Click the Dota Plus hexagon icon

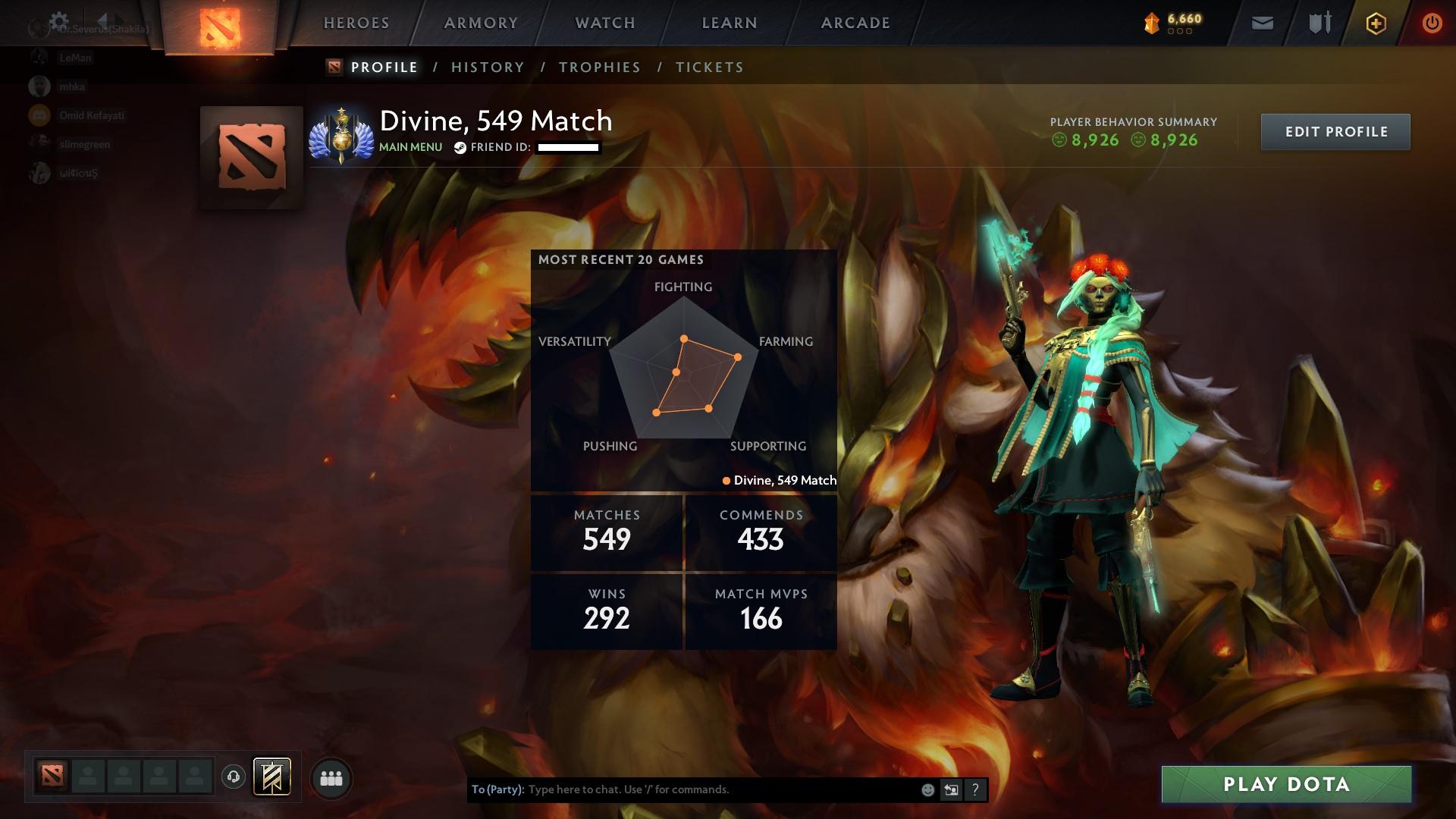pos(1375,23)
